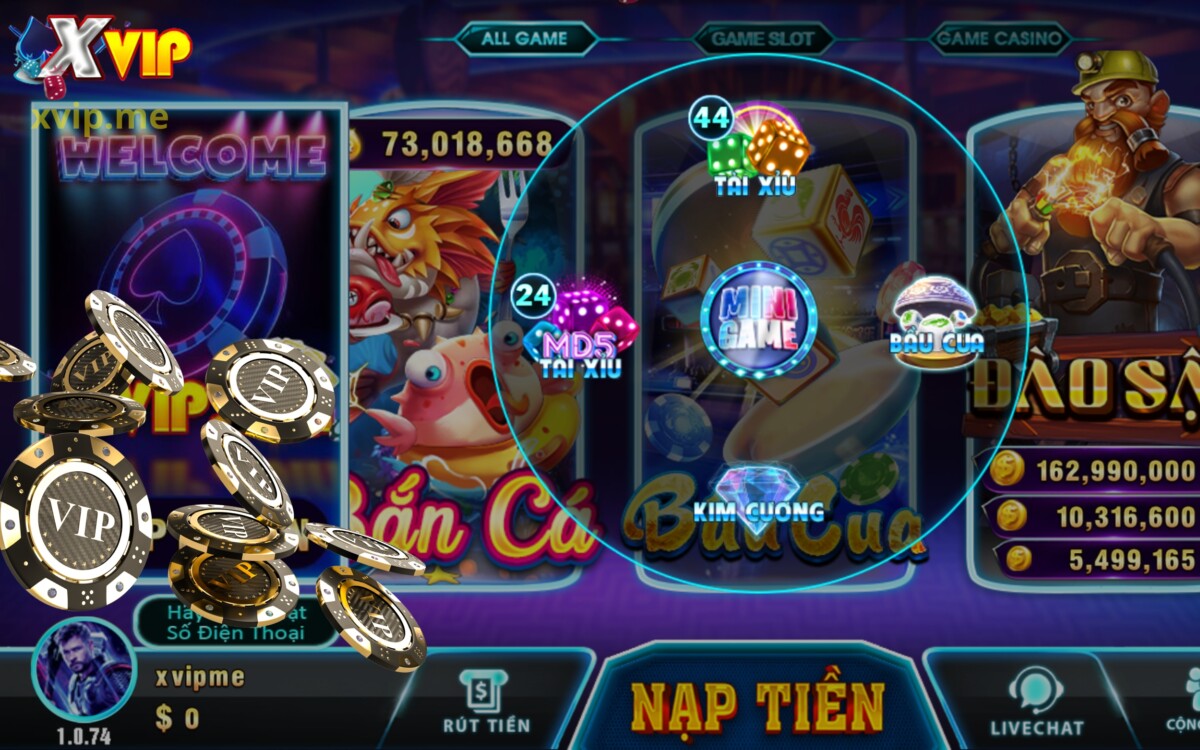
Task: Open the Bầu Cua mini game icon
Action: (x=935, y=313)
